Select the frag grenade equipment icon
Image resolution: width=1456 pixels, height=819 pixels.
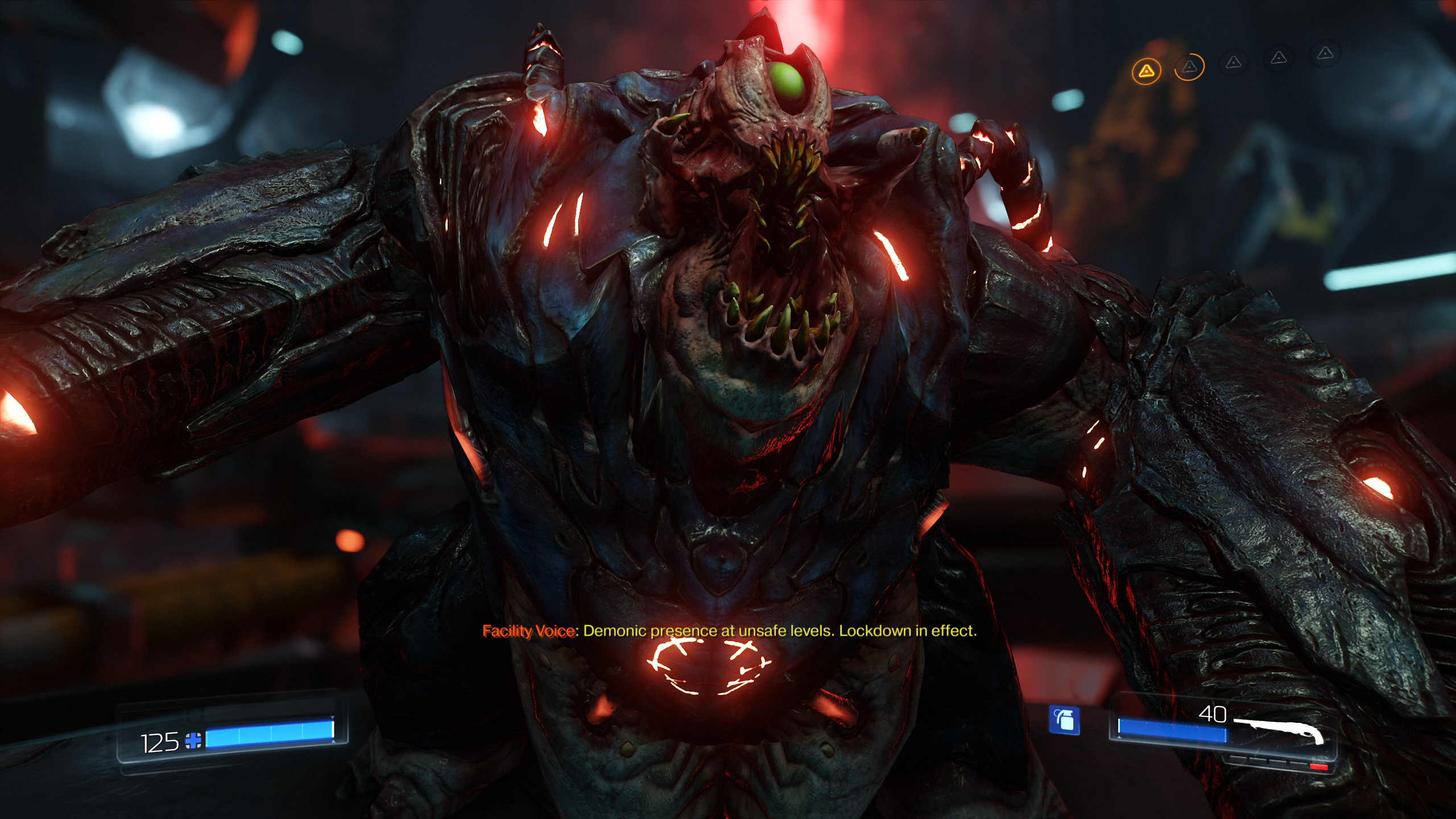[1064, 720]
